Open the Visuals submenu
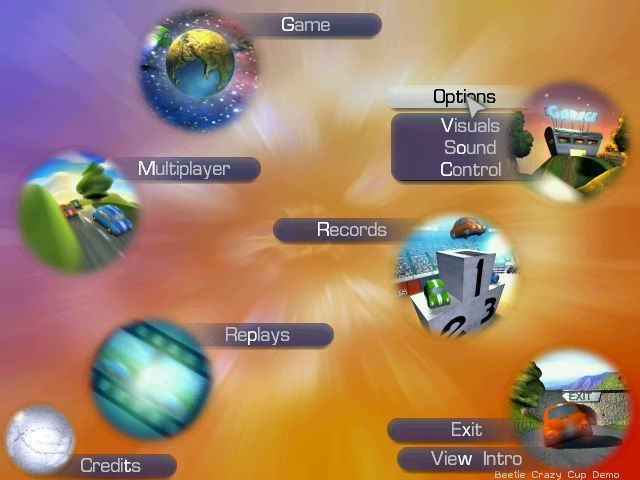Viewport: 640px width, 480px height. click(x=470, y=126)
